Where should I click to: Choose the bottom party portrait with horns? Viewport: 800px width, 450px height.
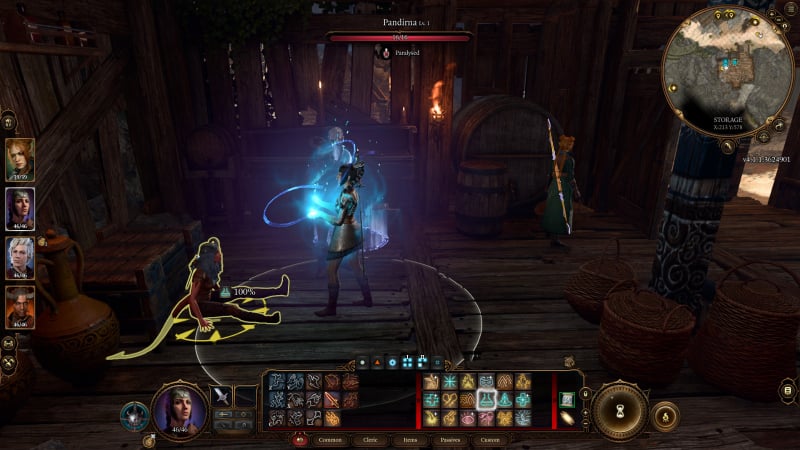[20, 306]
